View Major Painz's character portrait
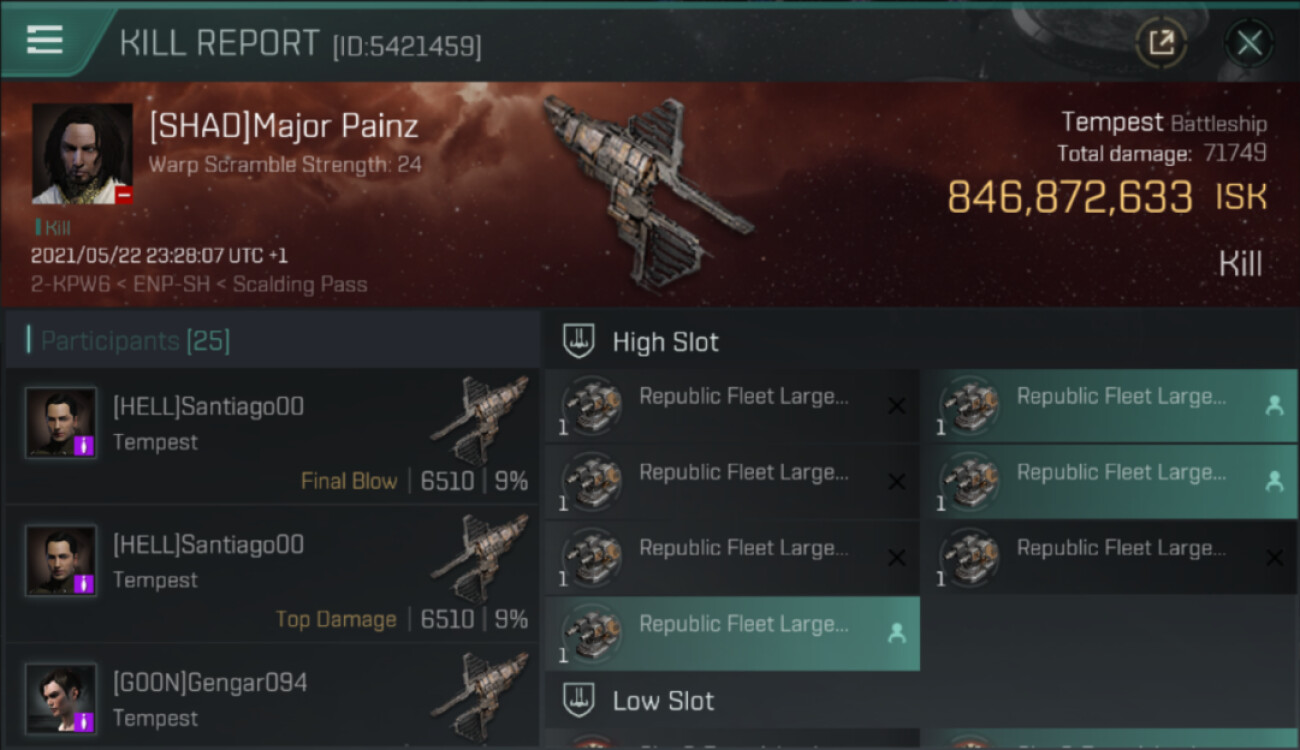This screenshot has width=1300, height=750. tap(82, 153)
